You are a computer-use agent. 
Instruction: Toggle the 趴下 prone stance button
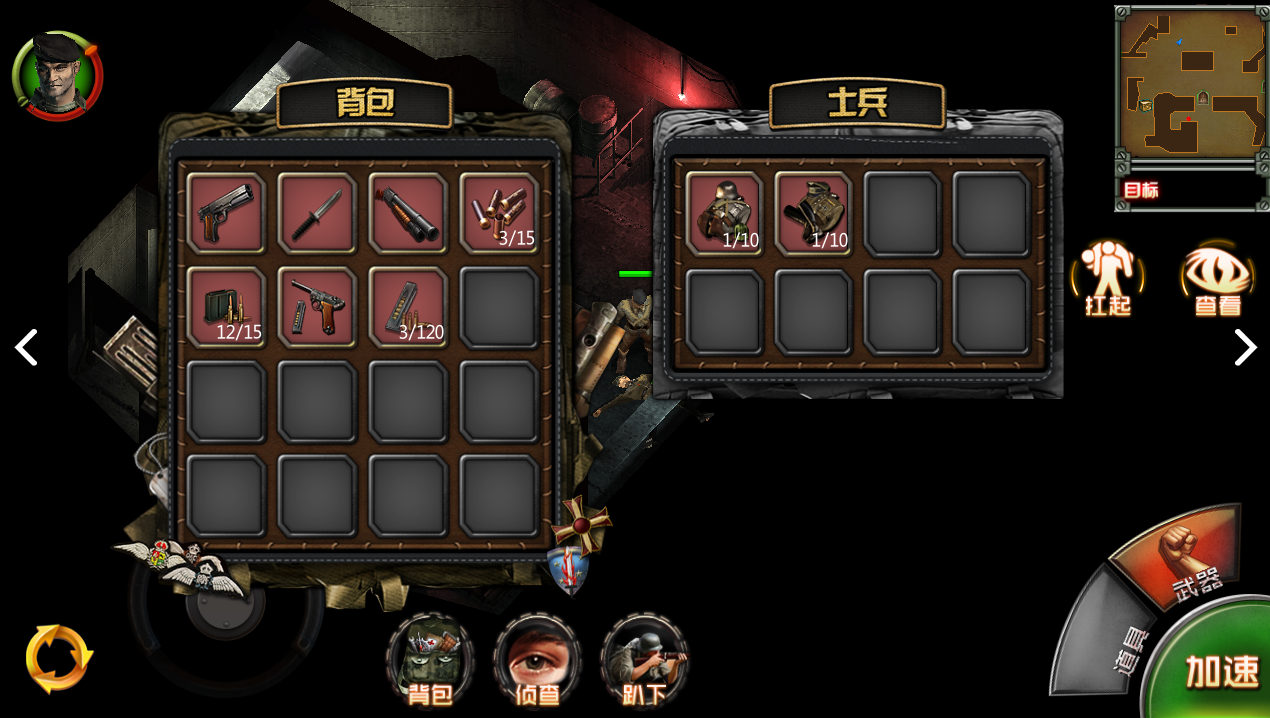[644, 660]
